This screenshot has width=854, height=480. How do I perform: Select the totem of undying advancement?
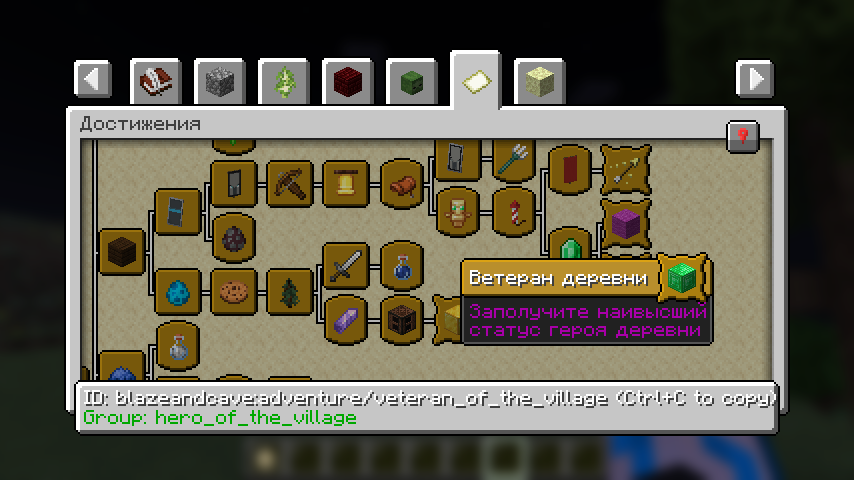click(458, 211)
